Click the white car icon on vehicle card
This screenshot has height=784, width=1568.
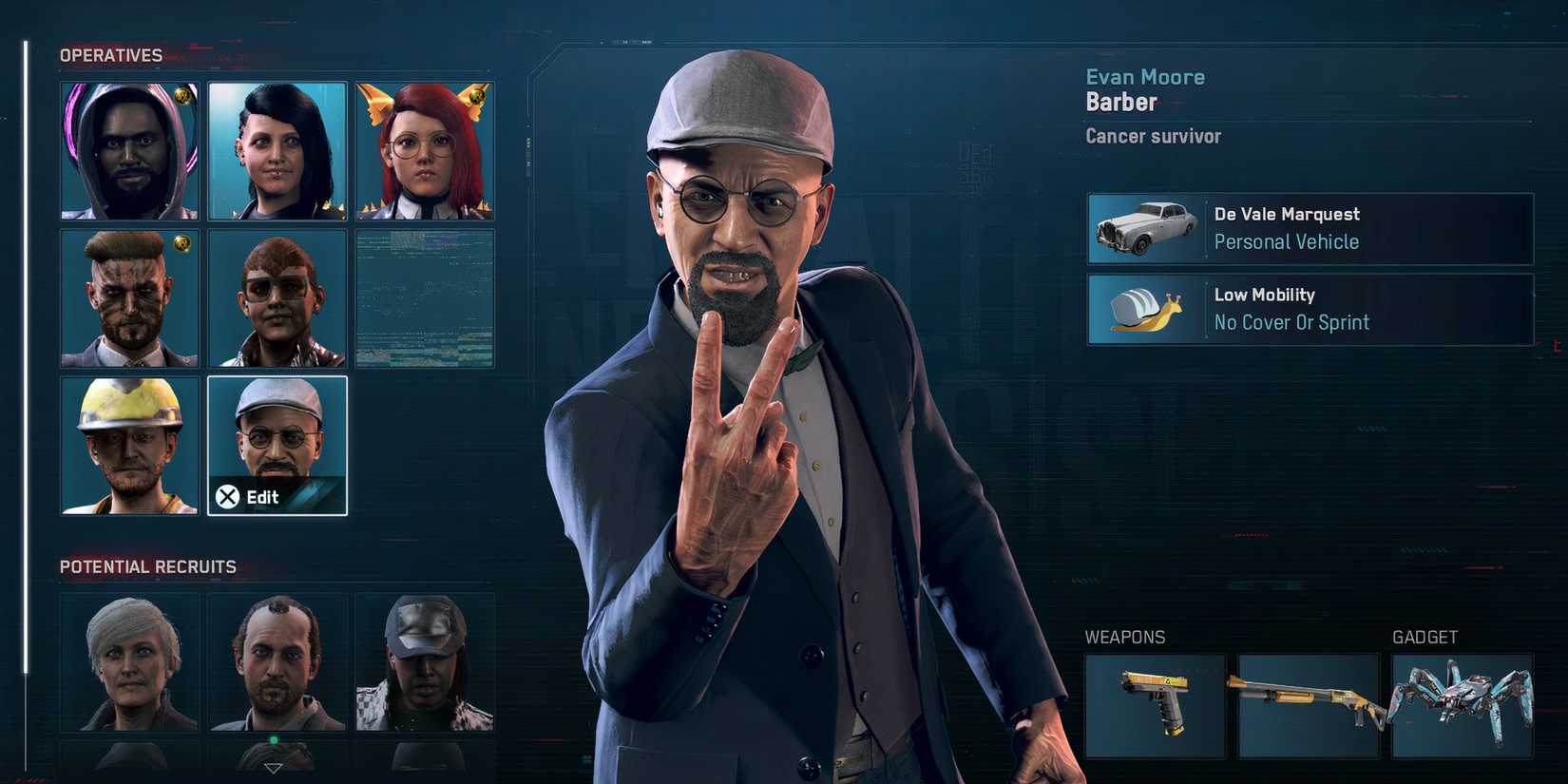(1144, 228)
